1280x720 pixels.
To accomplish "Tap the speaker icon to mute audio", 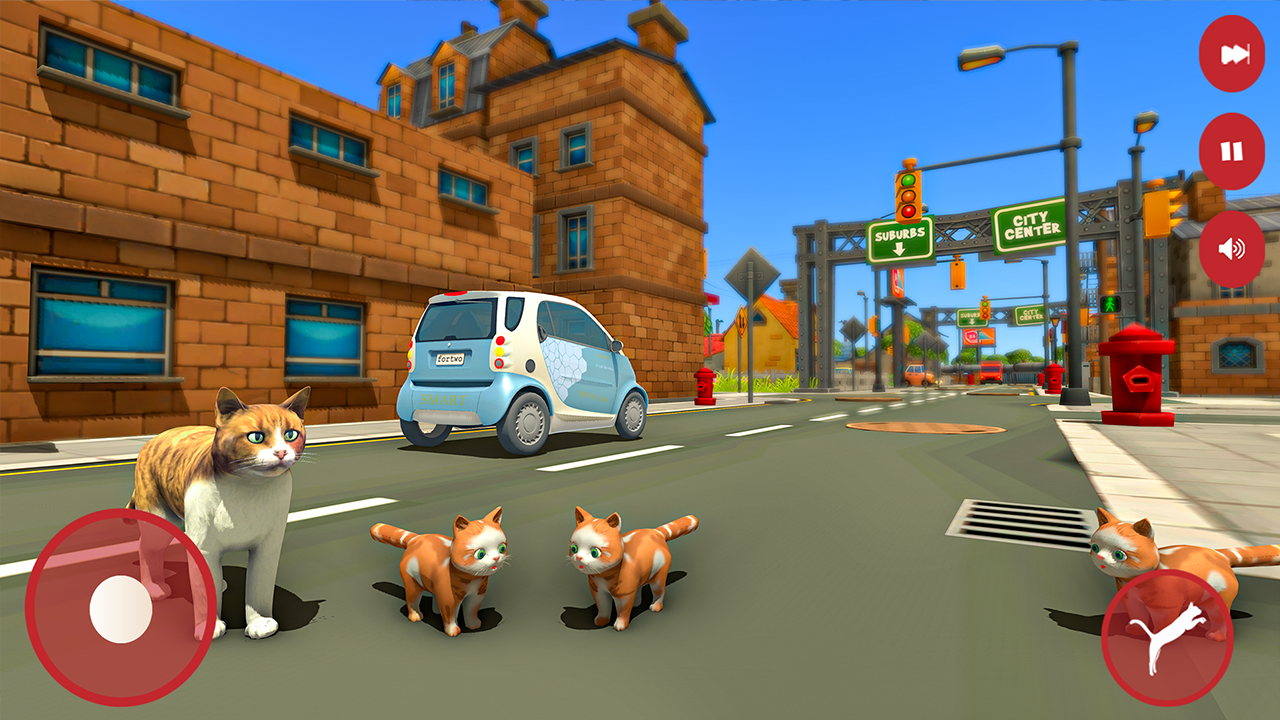I will [1232, 249].
